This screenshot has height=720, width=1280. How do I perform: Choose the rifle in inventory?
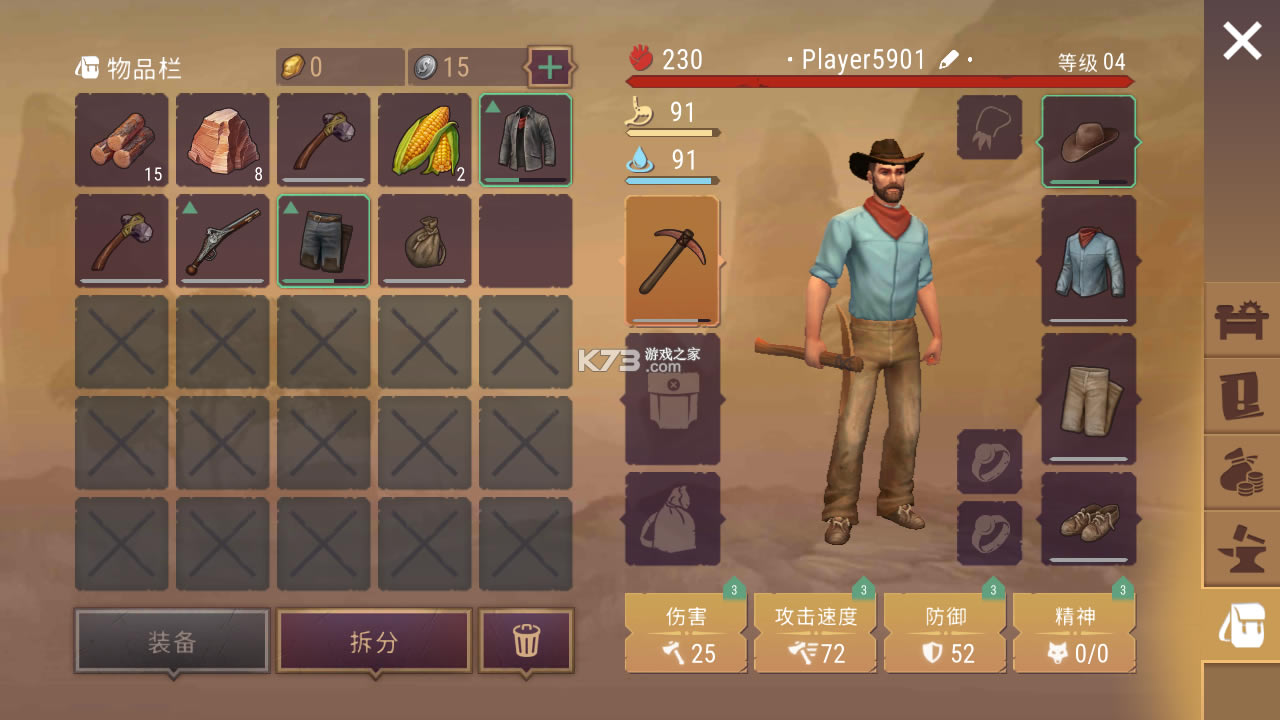[x=223, y=241]
